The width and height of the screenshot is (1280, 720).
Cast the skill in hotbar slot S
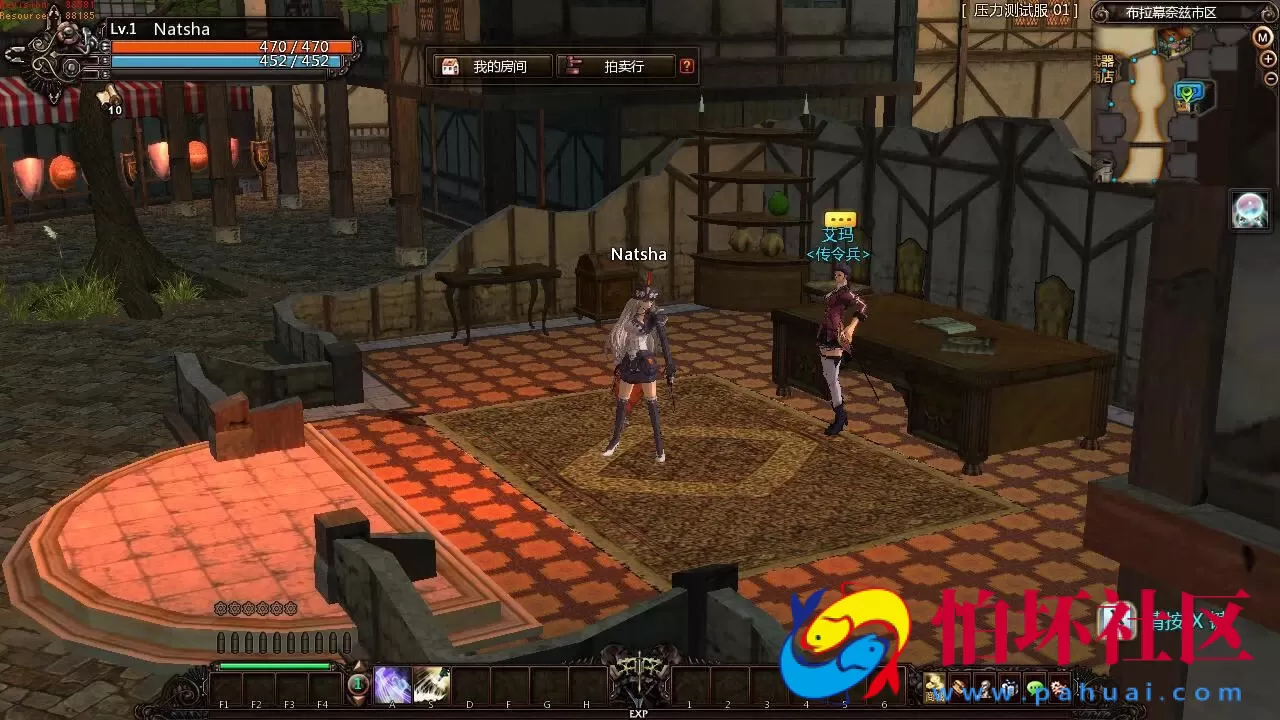pyautogui.click(x=430, y=684)
